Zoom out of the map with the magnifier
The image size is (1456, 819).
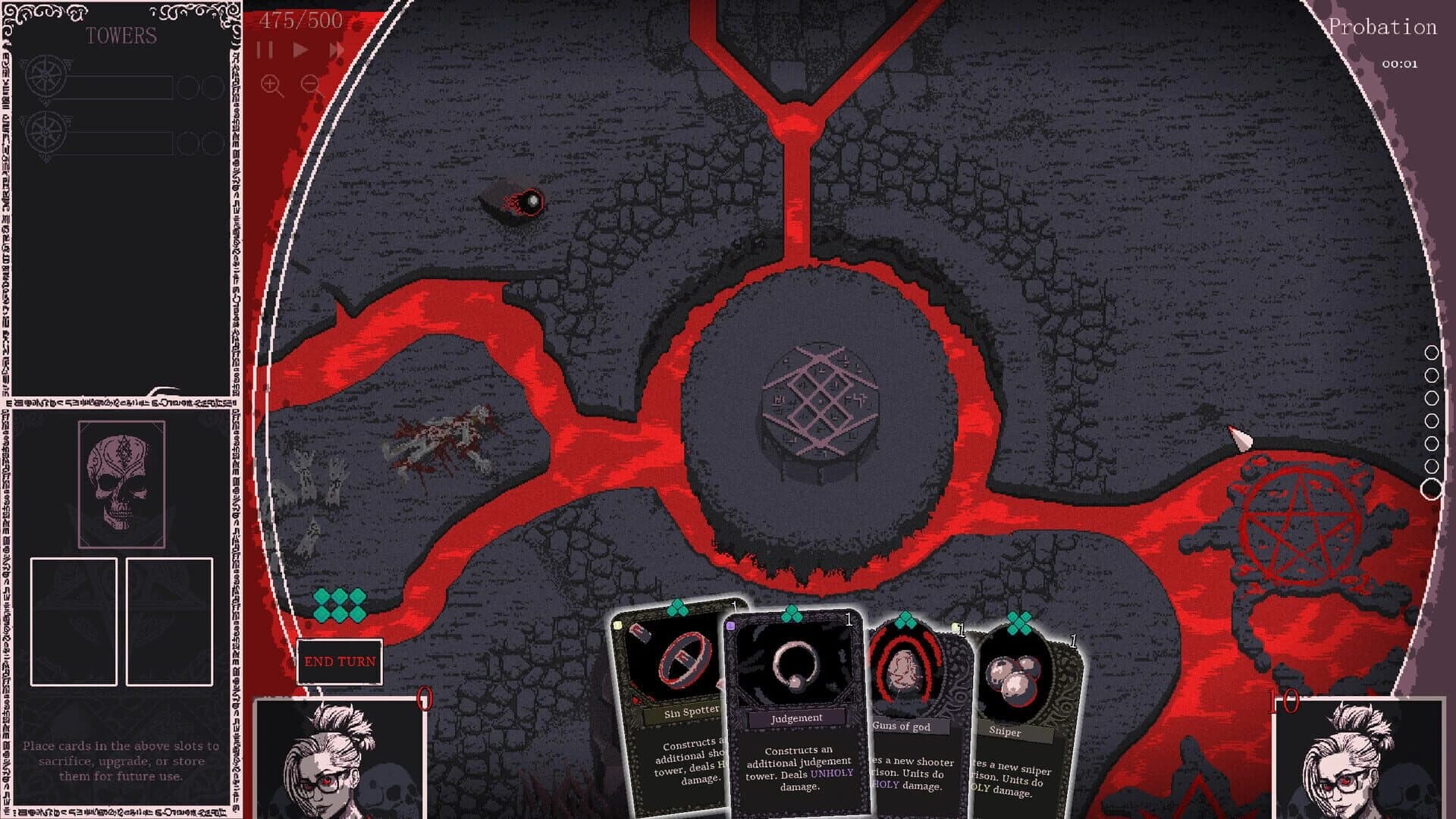point(310,82)
